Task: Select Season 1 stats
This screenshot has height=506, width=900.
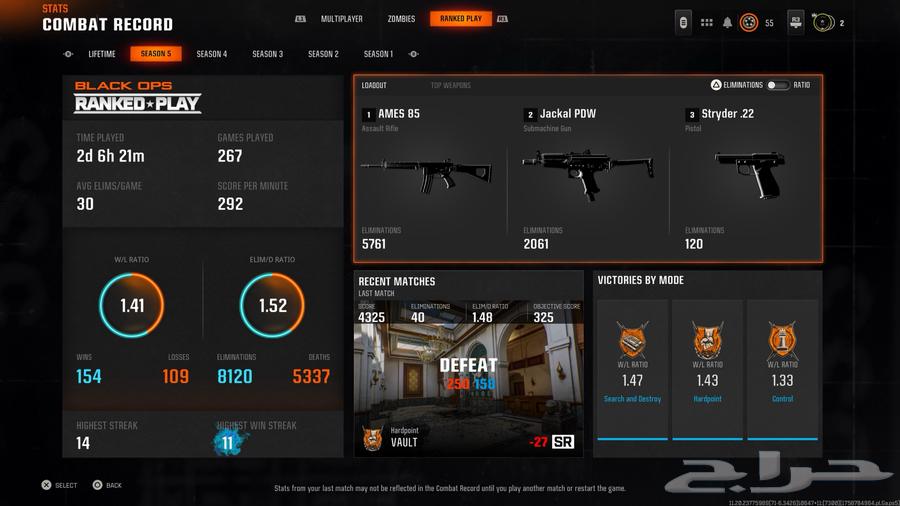Action: tap(378, 54)
